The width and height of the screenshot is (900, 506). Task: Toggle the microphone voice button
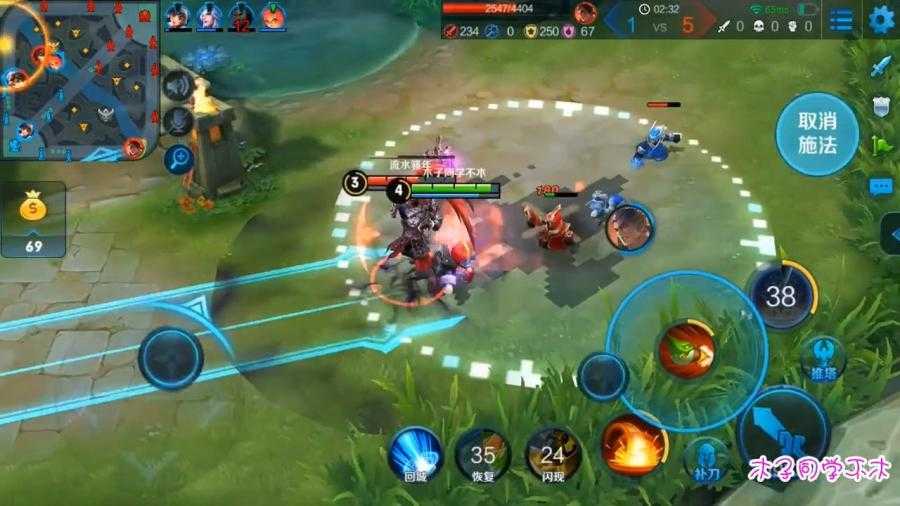(x=178, y=121)
